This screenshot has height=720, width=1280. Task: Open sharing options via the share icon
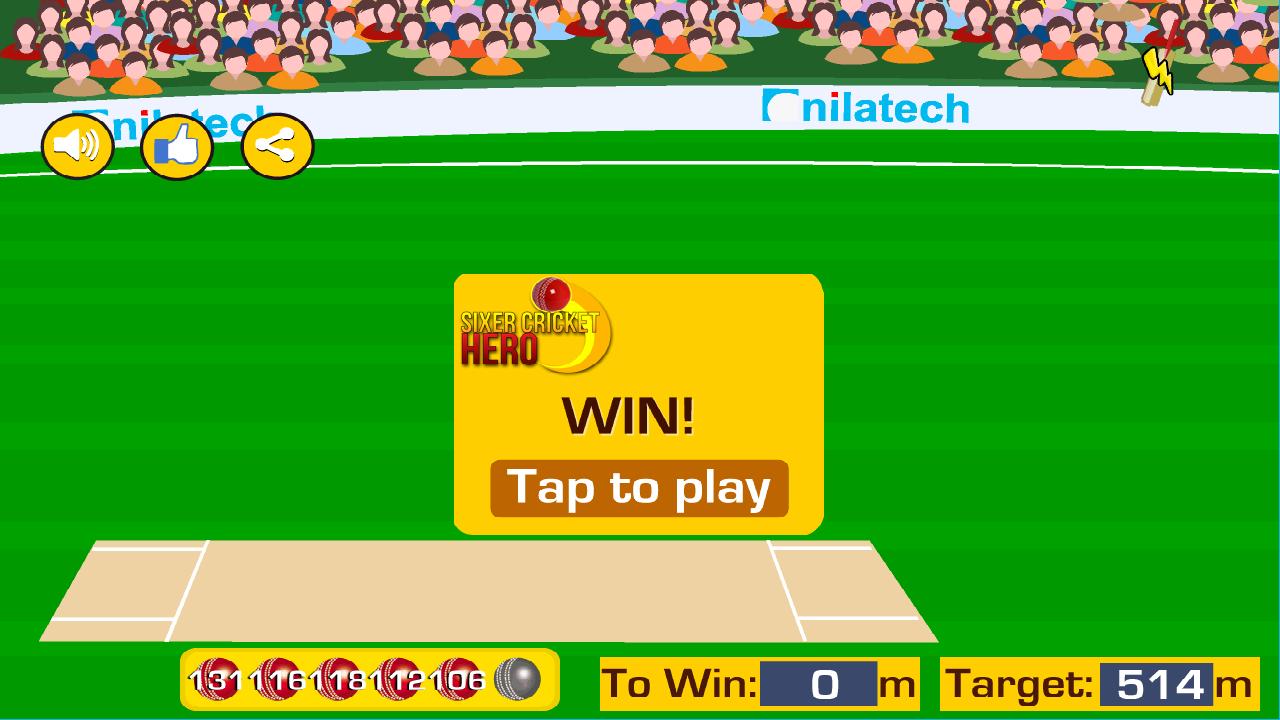275,145
